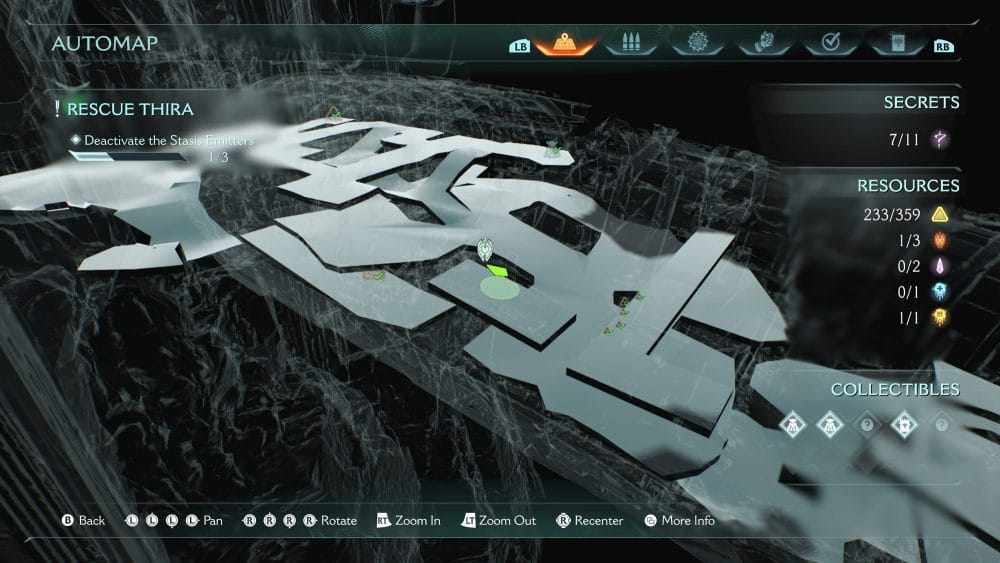Viewport: 1000px width, 563px height.
Task: Click the blue resource icon
Action: pos(940,291)
